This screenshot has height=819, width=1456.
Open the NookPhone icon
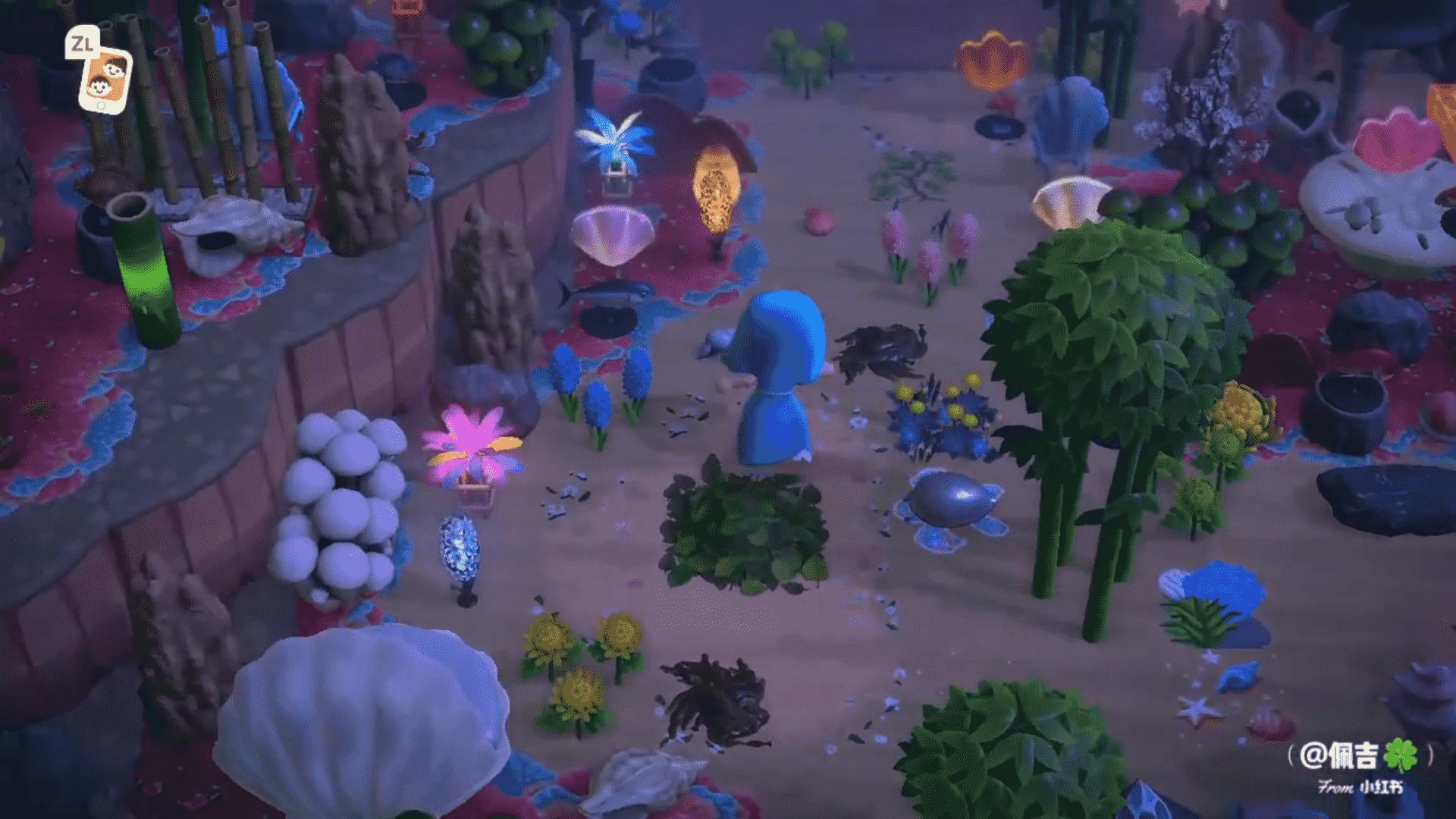tap(105, 79)
